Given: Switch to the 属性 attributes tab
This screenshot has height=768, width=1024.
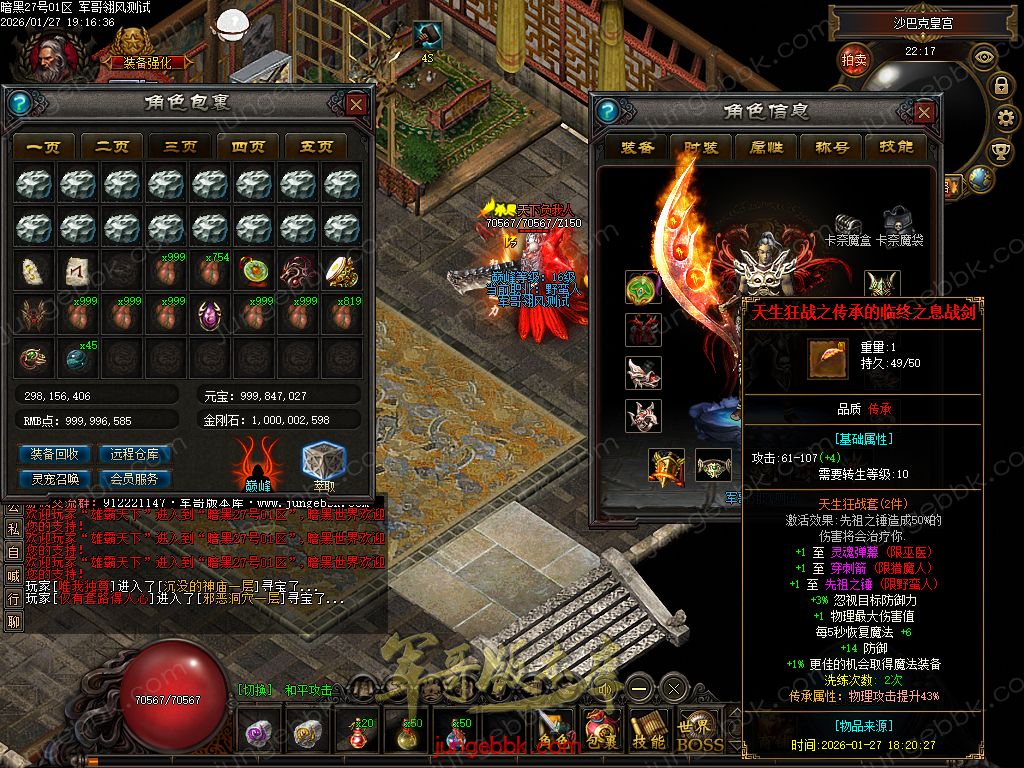Looking at the screenshot, I should tap(766, 147).
